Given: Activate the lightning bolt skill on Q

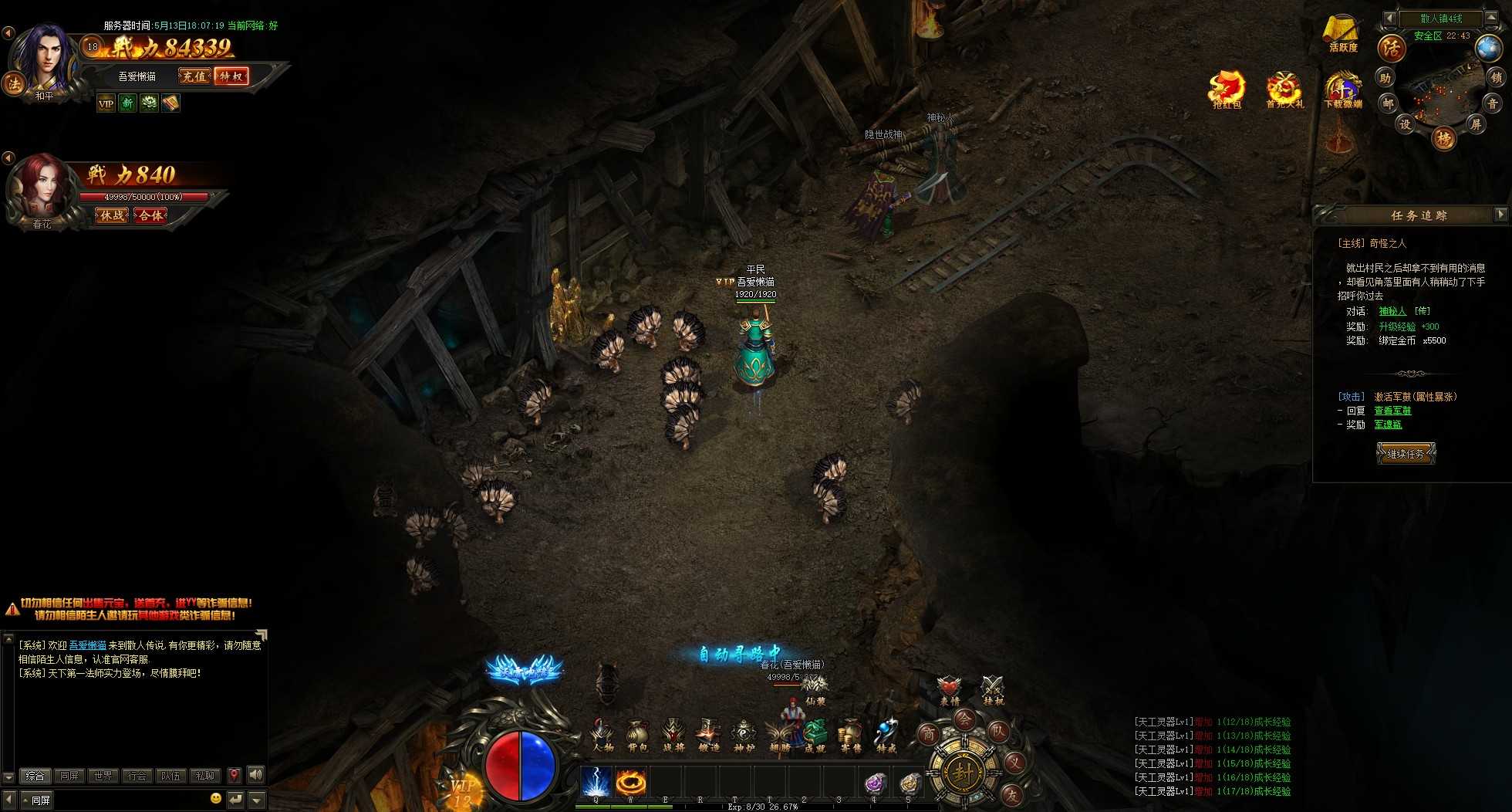Looking at the screenshot, I should [x=596, y=782].
